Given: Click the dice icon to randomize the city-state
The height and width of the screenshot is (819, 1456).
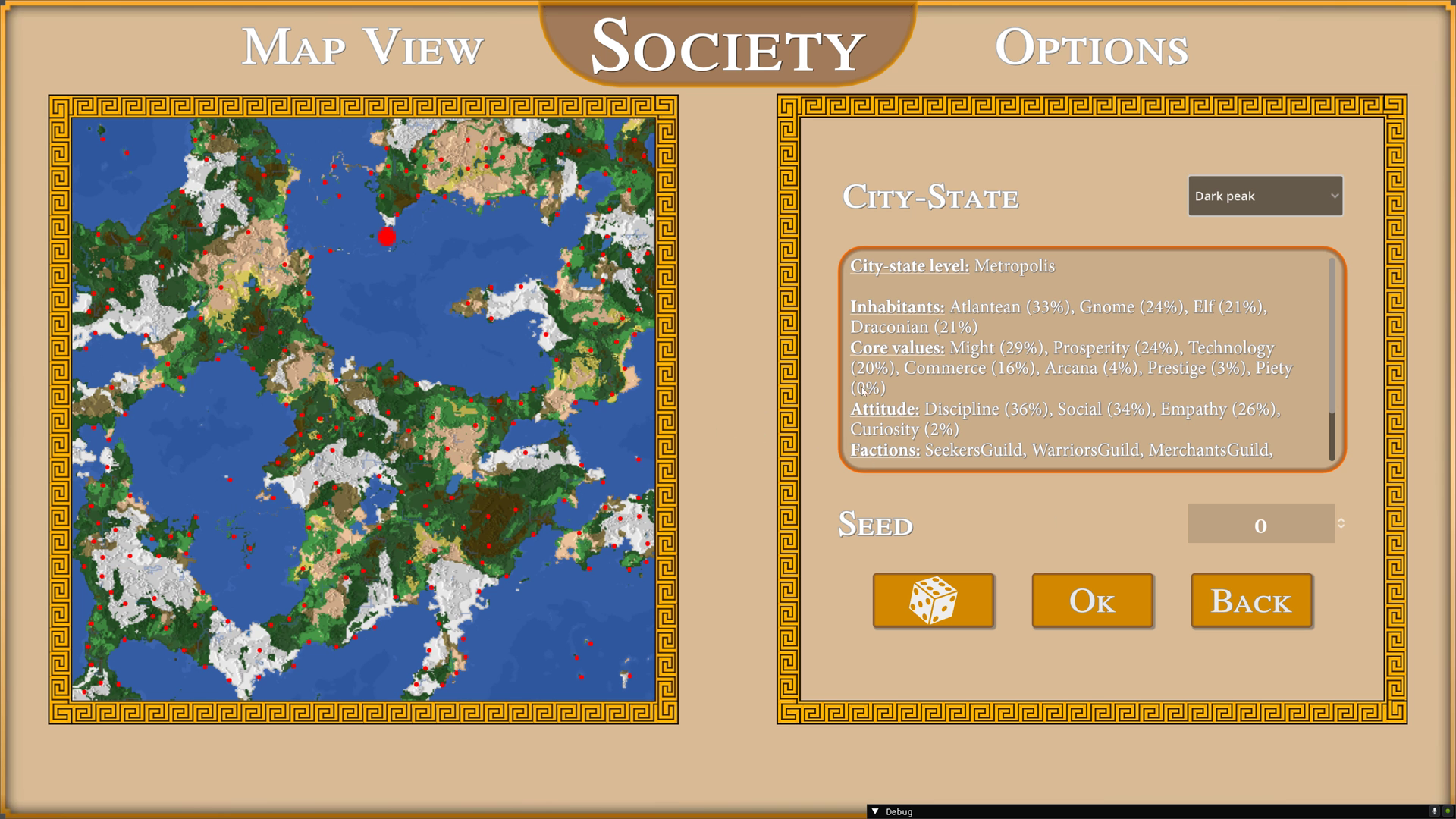Looking at the screenshot, I should [934, 601].
